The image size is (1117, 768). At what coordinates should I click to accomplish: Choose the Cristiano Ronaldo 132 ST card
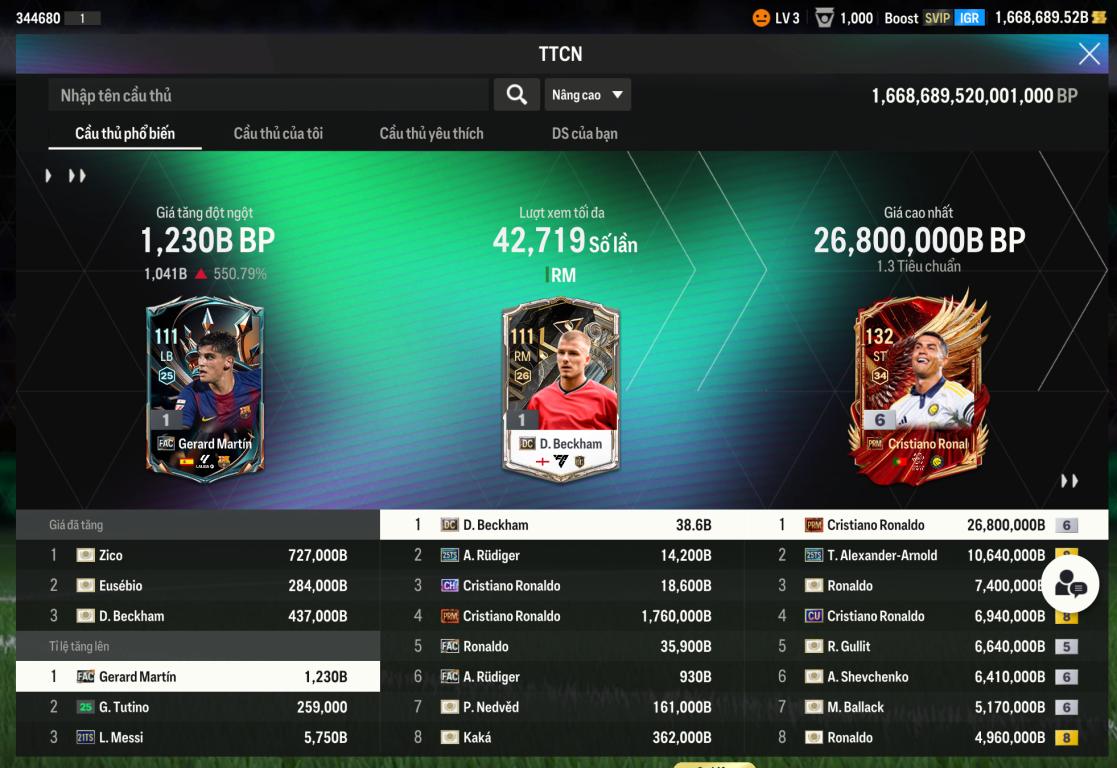918,387
